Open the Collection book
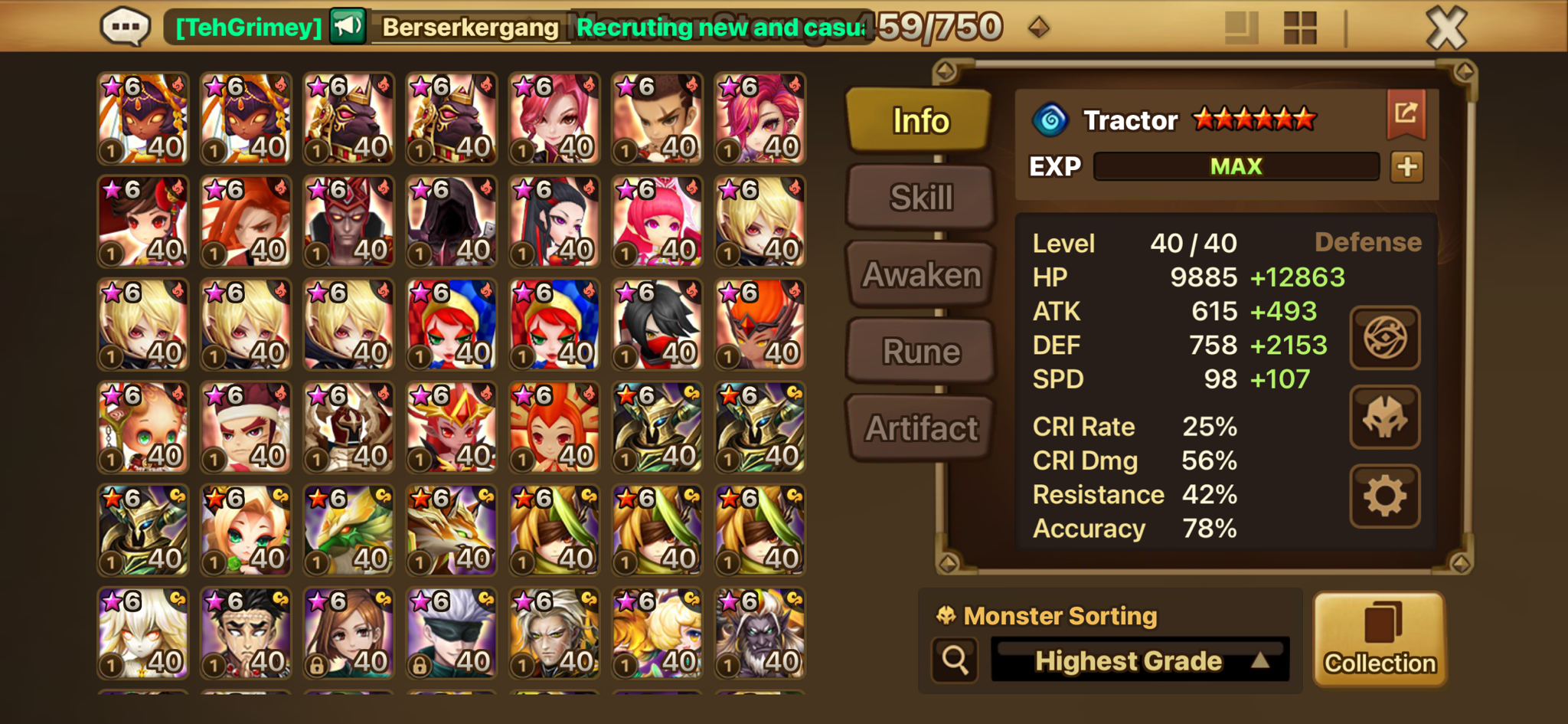Screen dimensions: 1568x724 pos(1380,639)
